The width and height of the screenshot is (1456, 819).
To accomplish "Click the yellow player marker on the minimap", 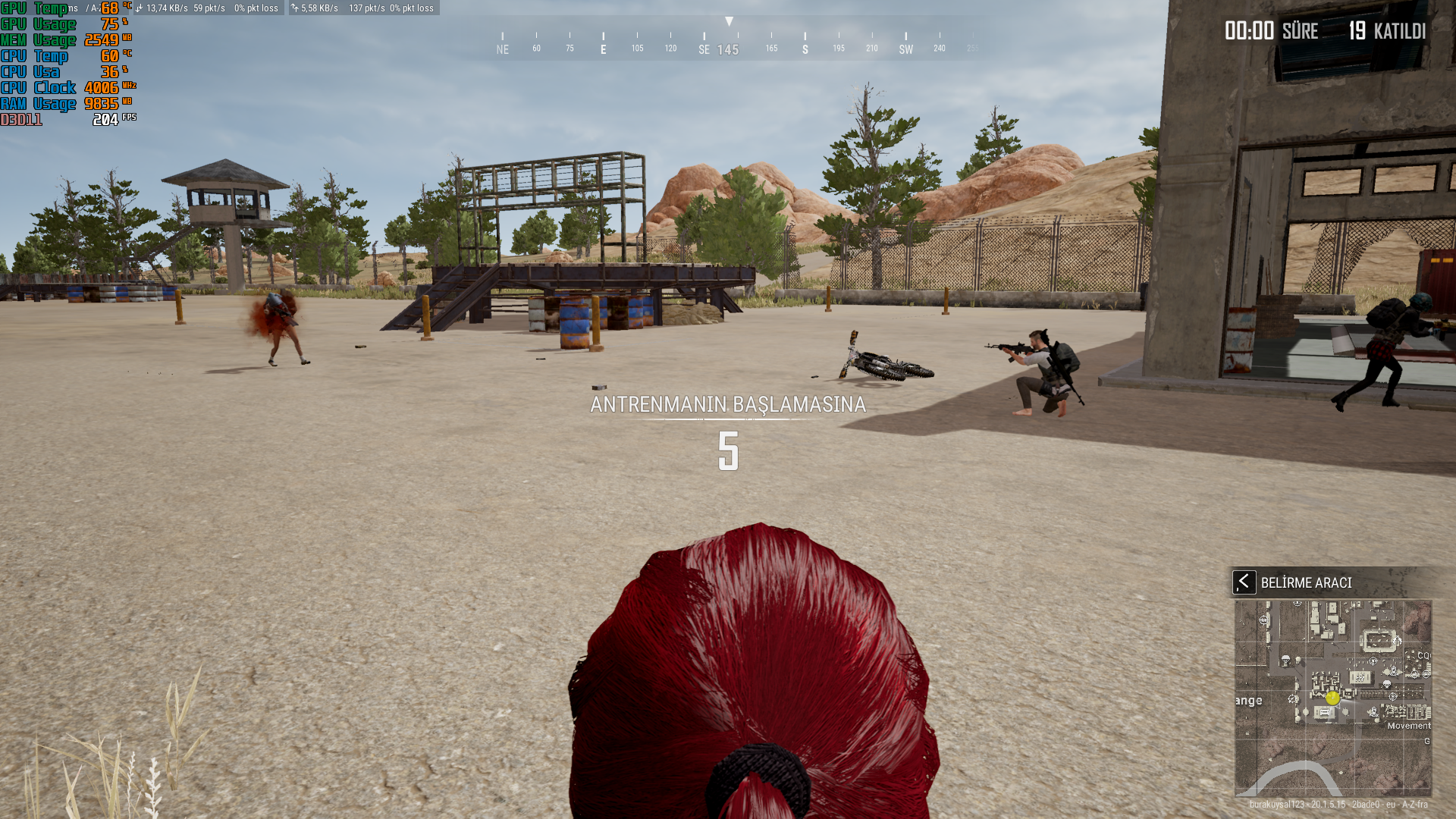I will 1332,698.
